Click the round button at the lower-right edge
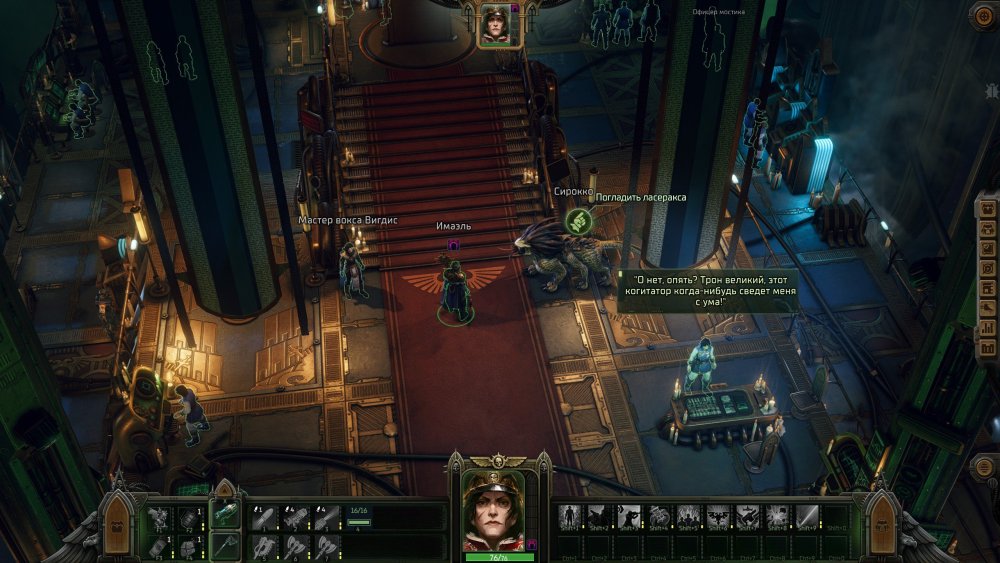 point(982,467)
